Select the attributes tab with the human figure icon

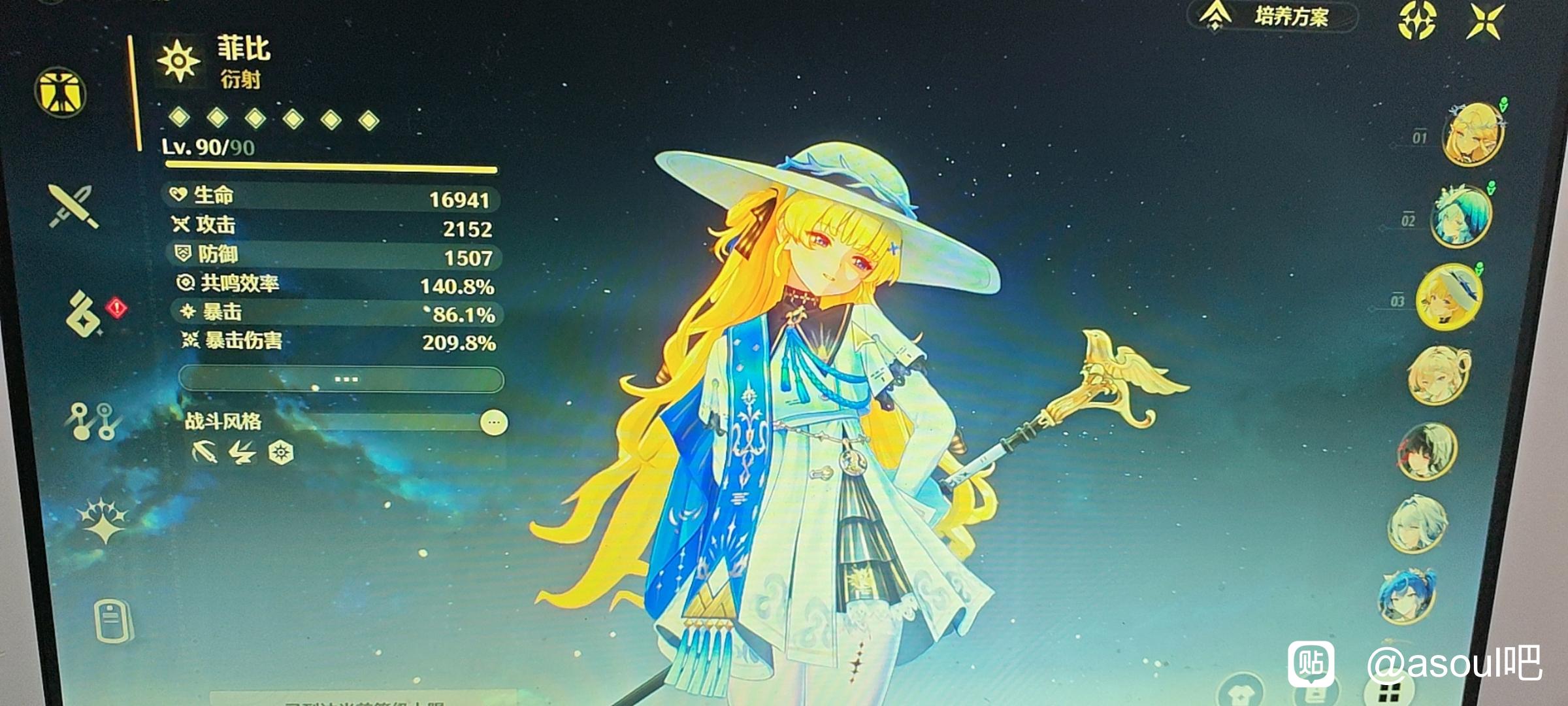61,92
